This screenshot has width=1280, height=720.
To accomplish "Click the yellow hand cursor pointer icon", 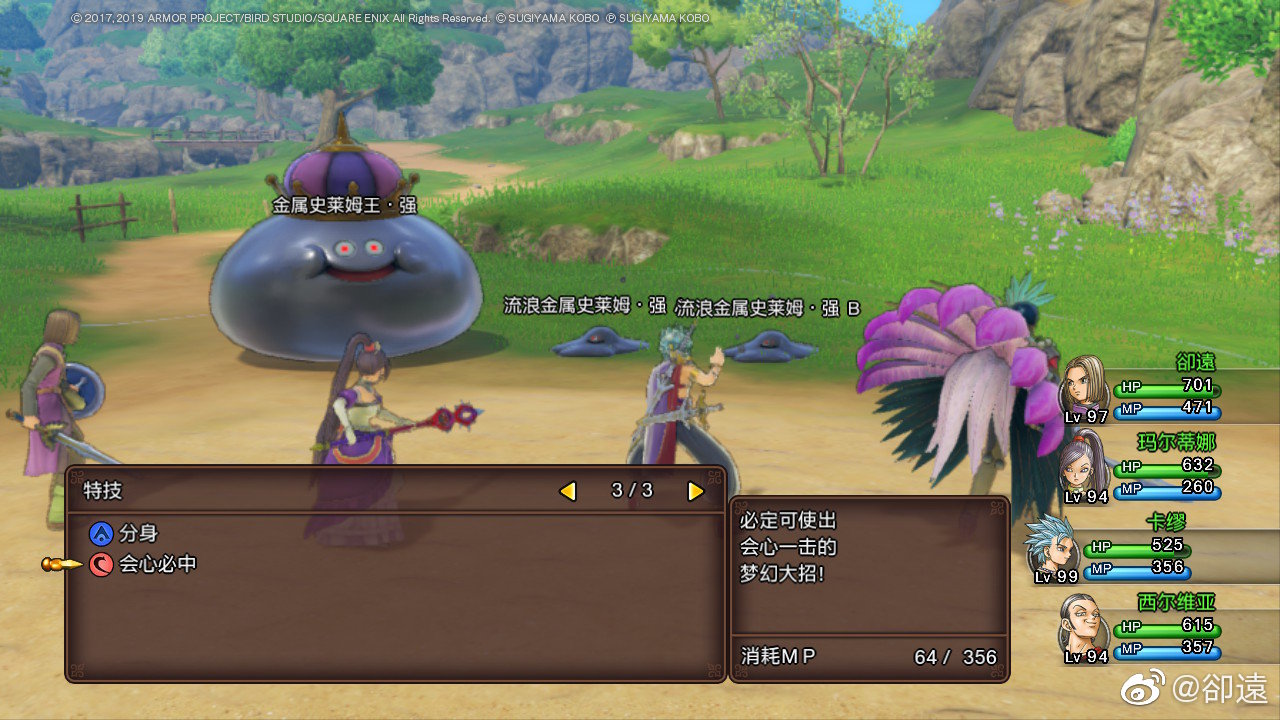I will coord(60,562).
